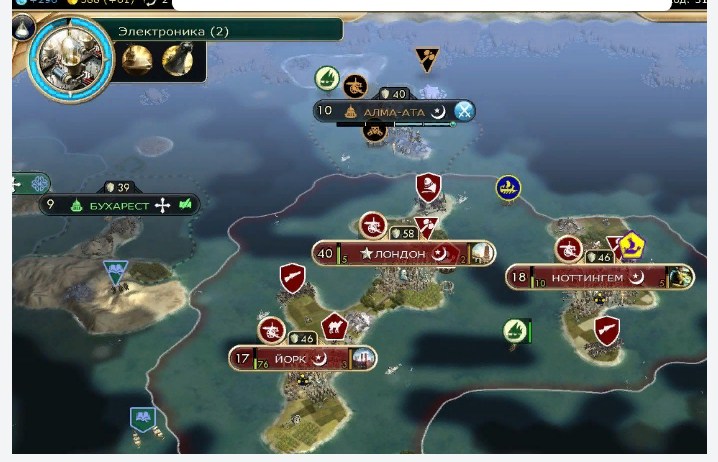Open the Йорк city banner
The image size is (718, 462).
tap(301, 358)
